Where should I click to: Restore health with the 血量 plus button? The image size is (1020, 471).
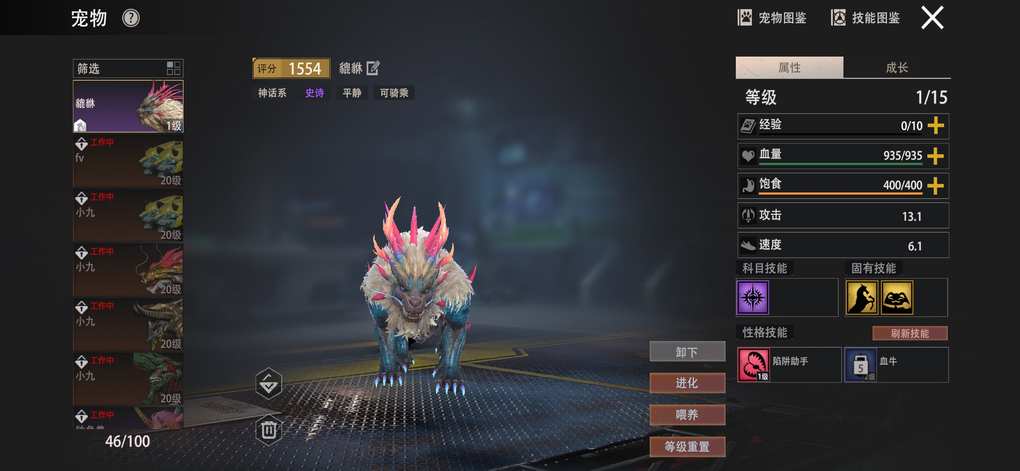click(x=936, y=156)
